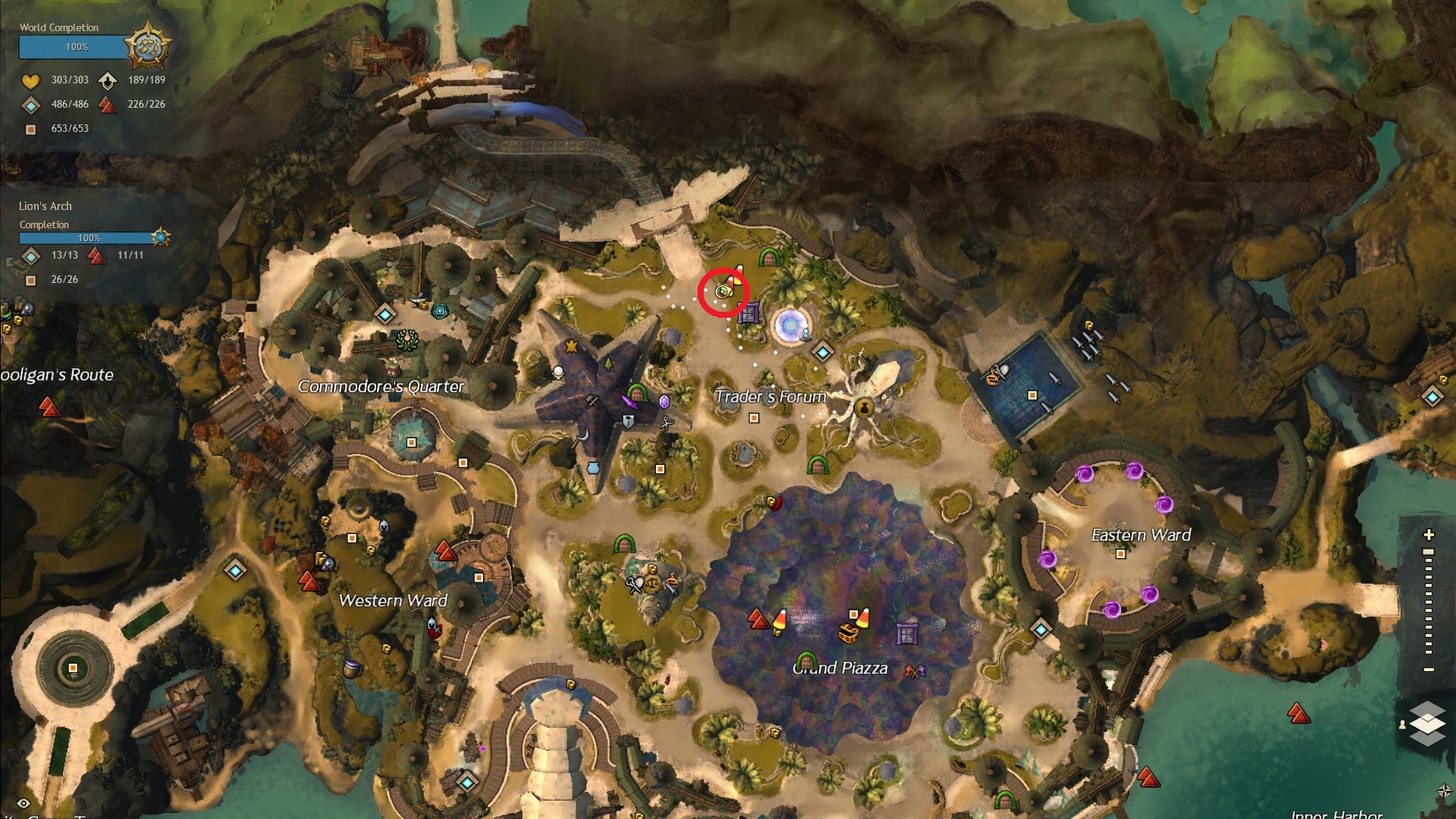Click the map zoom-out minus button
The height and width of the screenshot is (819, 1456).
click(x=1429, y=670)
